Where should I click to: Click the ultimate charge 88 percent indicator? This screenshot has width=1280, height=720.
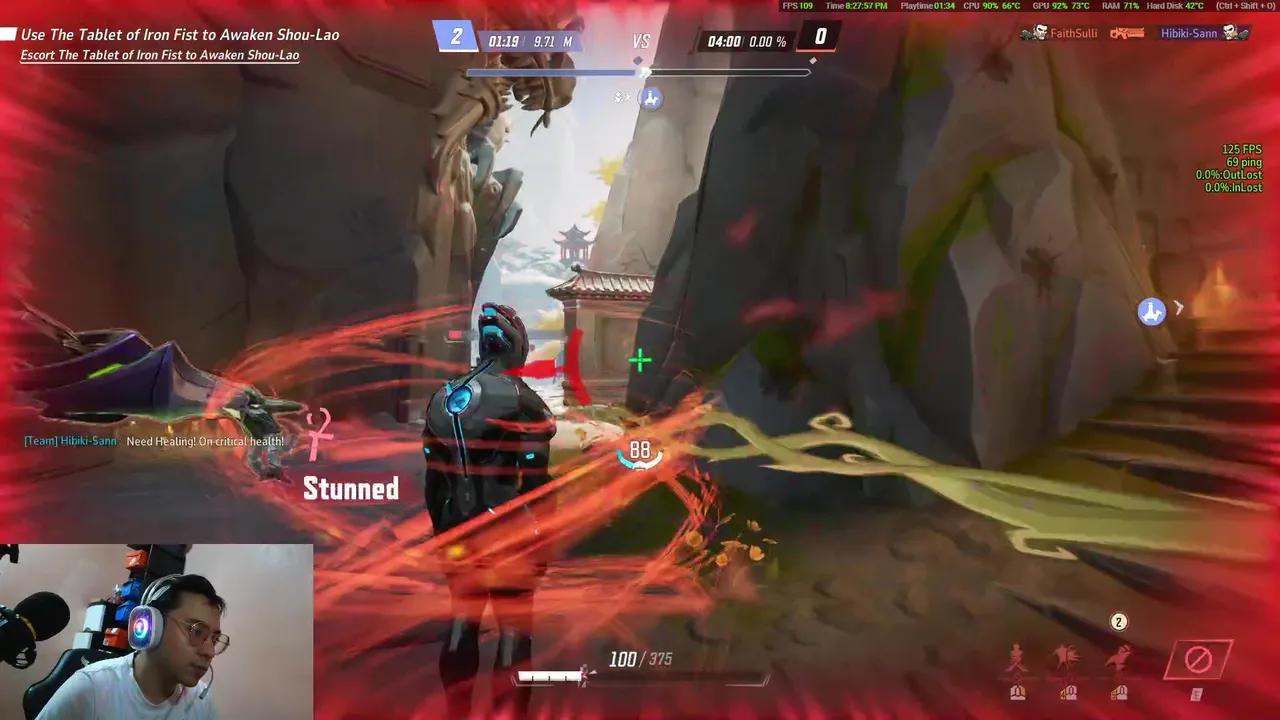tap(640, 450)
